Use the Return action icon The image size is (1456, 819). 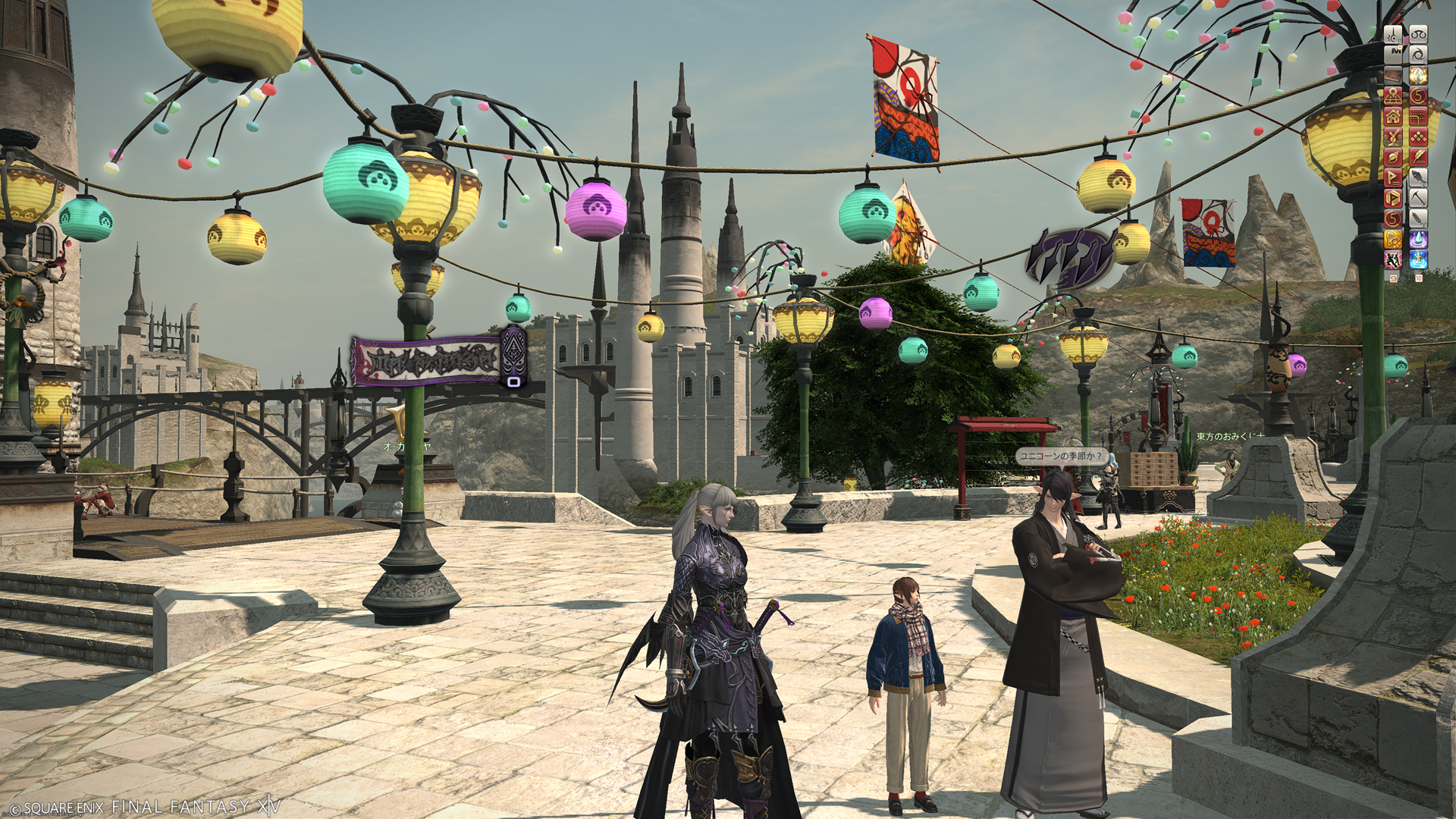click(x=1418, y=259)
